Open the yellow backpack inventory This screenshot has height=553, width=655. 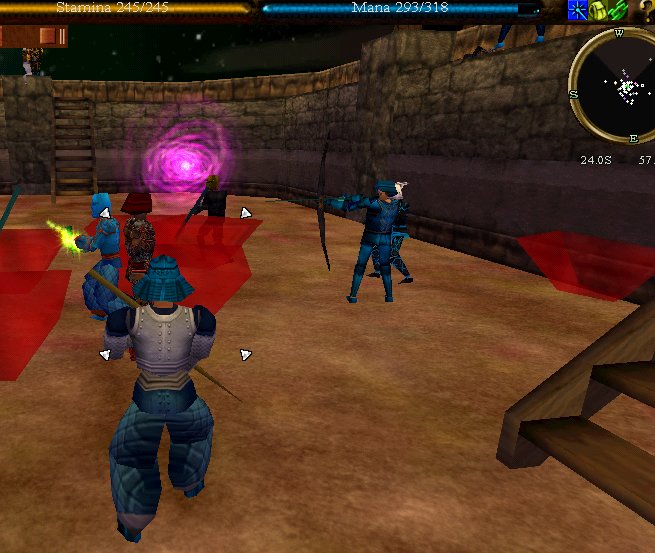600,10
